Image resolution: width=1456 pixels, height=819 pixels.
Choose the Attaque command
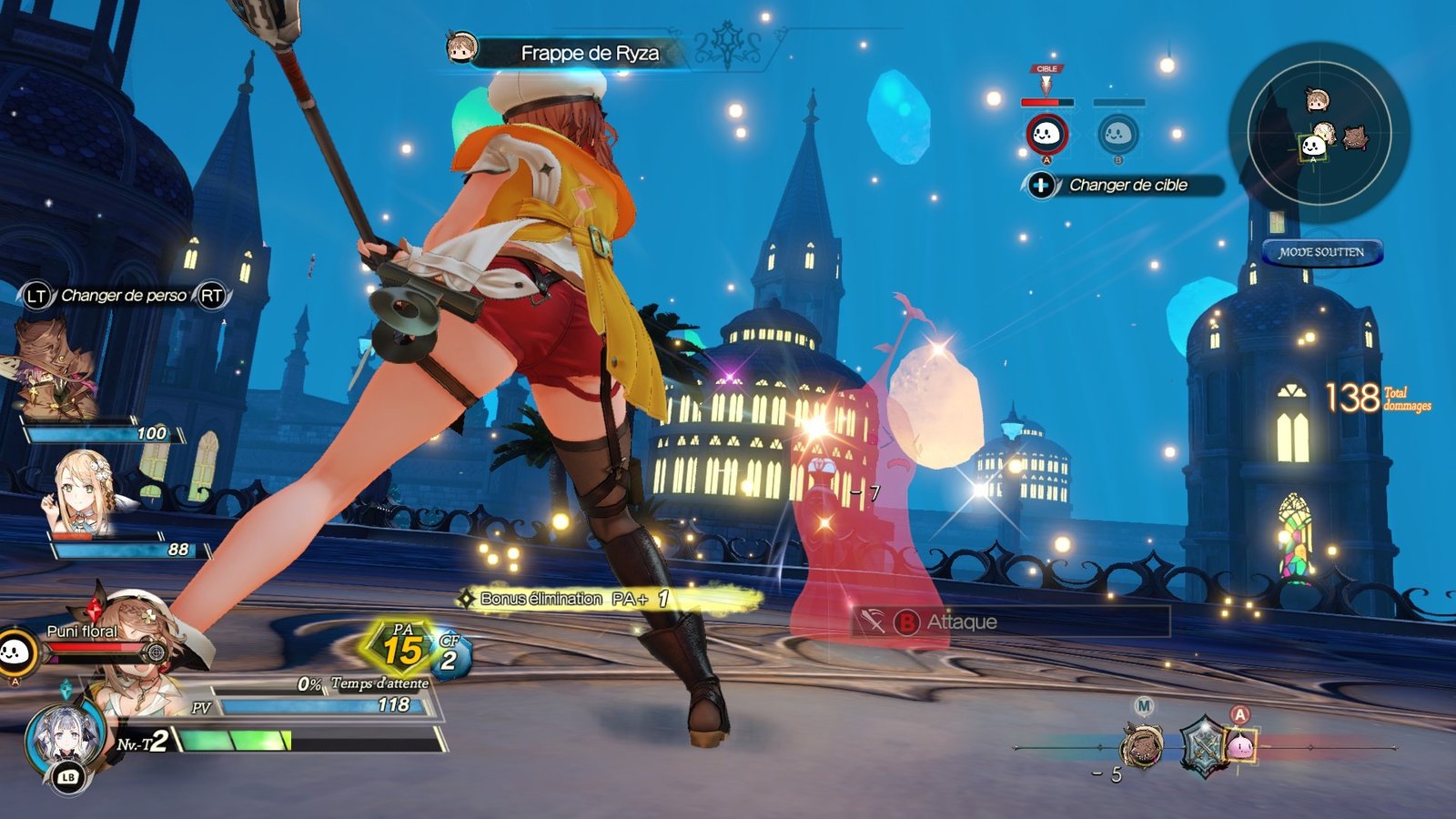tap(1010, 622)
